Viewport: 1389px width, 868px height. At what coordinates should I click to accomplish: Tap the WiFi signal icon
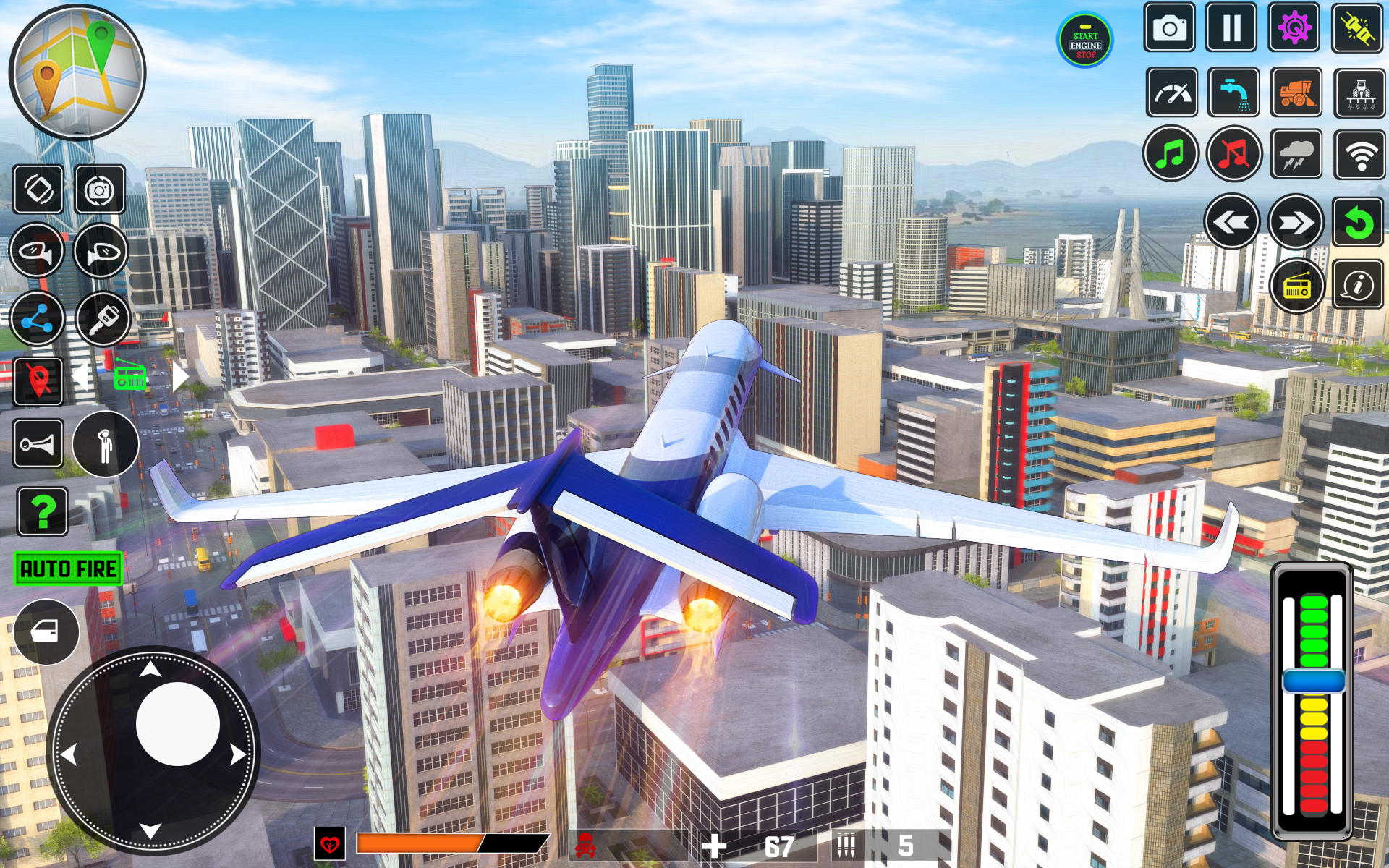coord(1359,153)
